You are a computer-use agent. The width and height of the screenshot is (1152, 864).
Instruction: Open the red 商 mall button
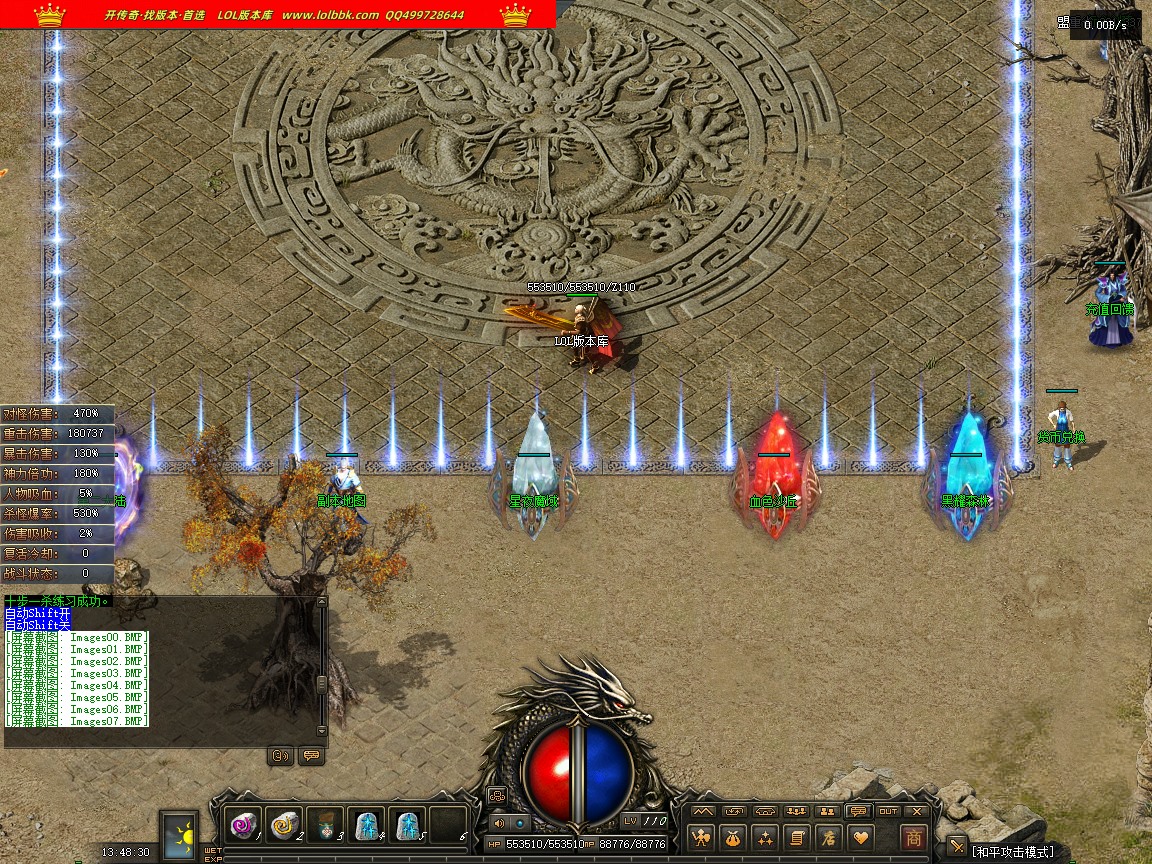913,838
